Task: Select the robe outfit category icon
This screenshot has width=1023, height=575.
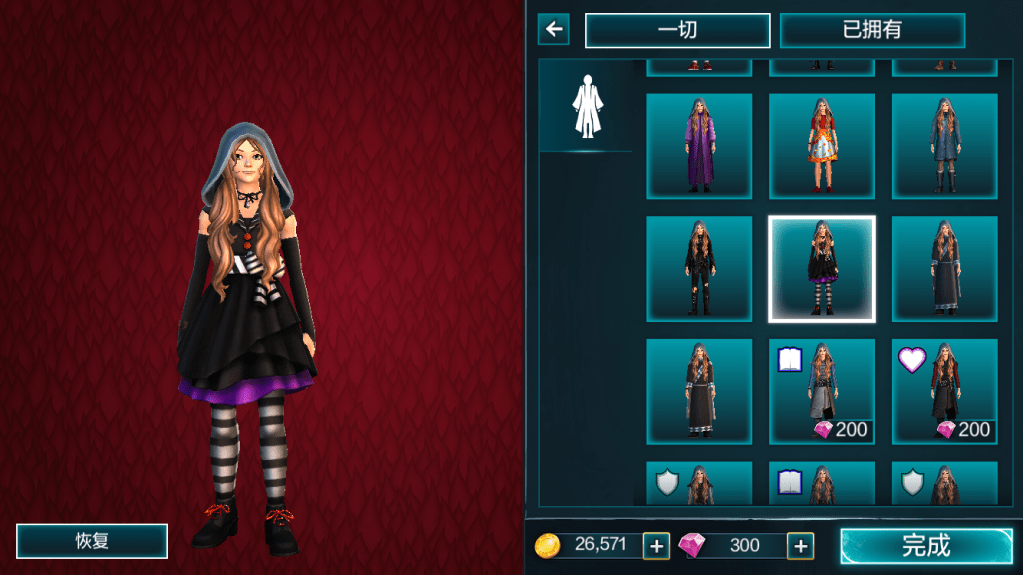Action: [x=585, y=106]
